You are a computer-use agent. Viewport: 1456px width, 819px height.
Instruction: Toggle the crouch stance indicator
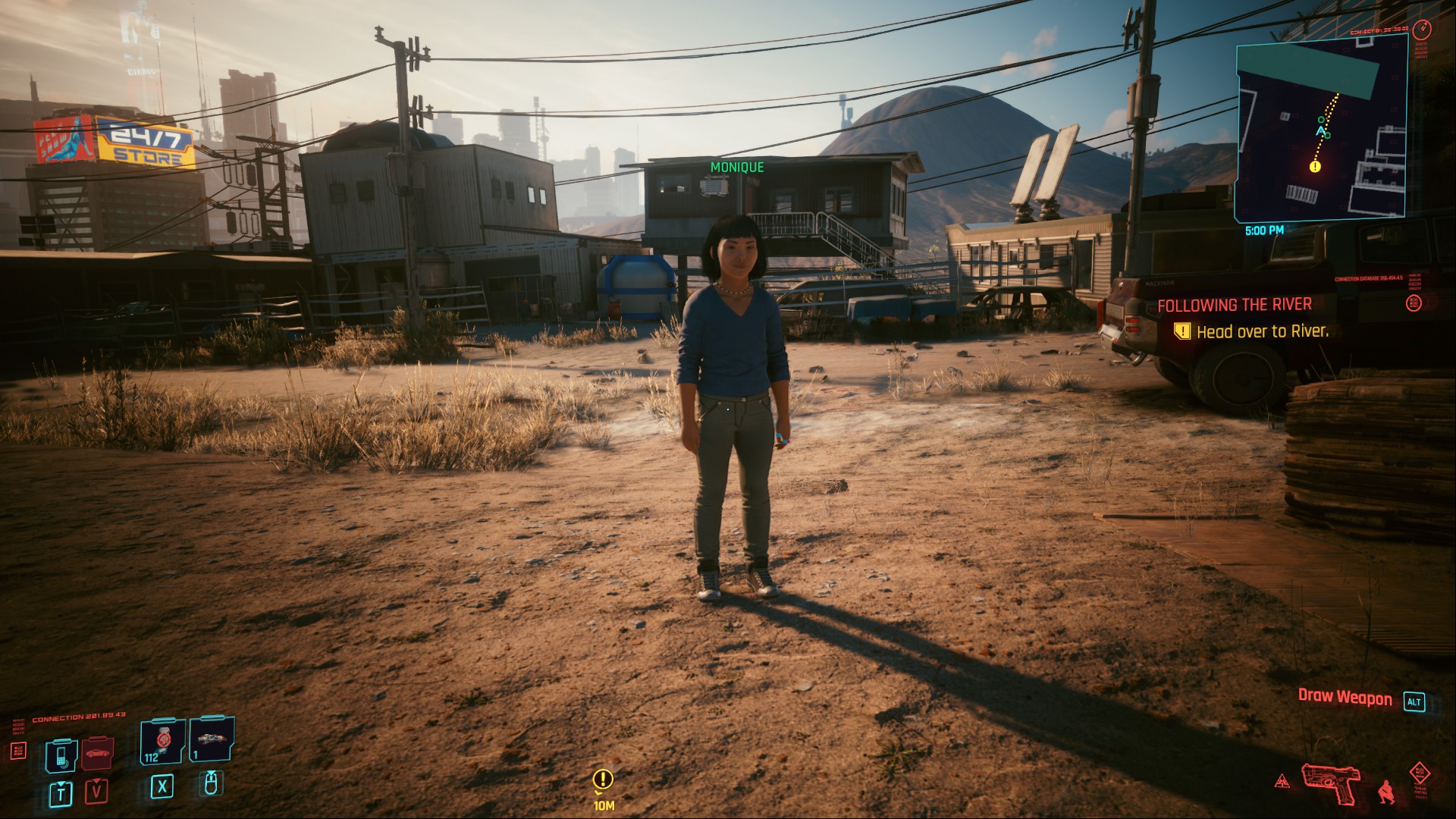1386,791
